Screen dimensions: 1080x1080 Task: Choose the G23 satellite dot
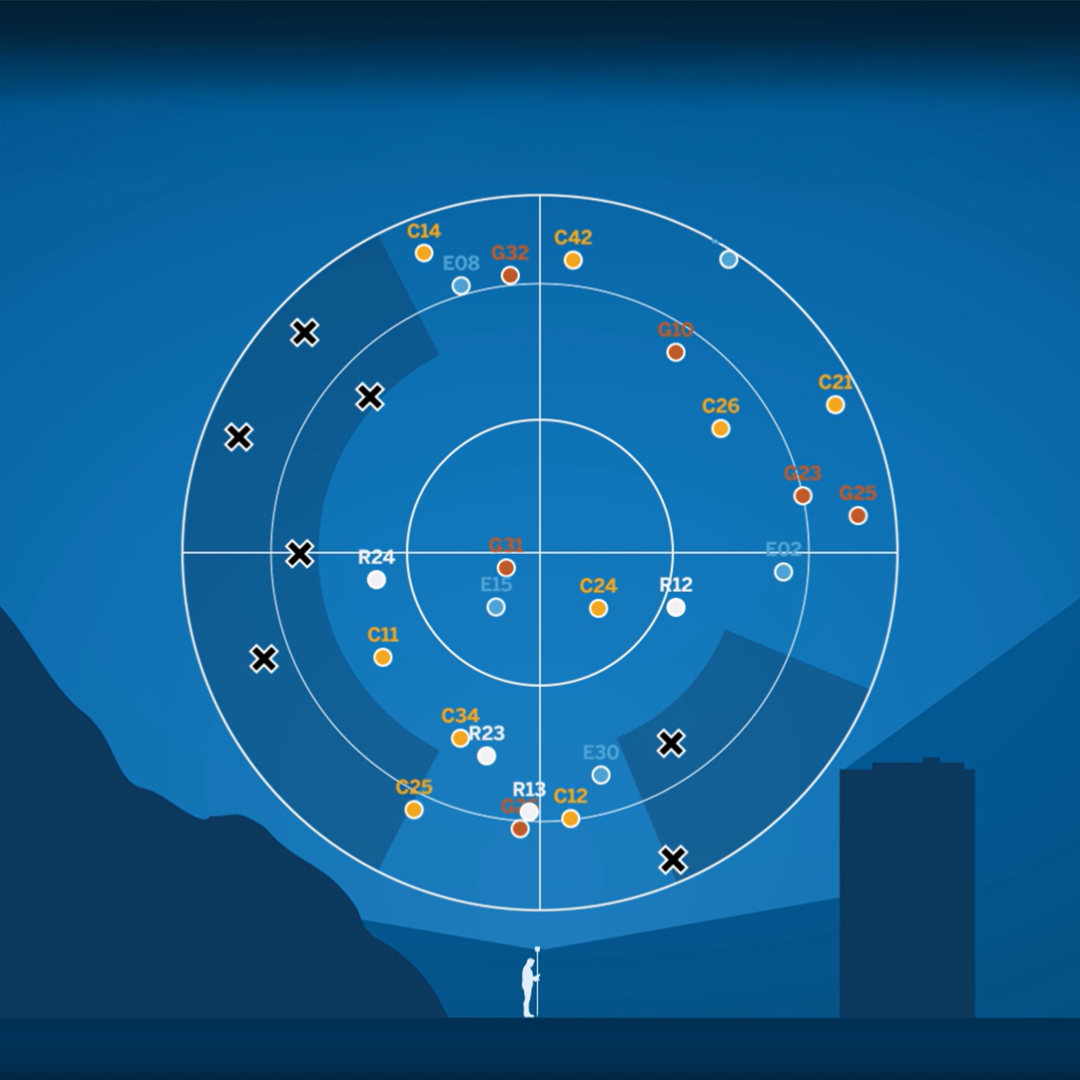[803, 496]
